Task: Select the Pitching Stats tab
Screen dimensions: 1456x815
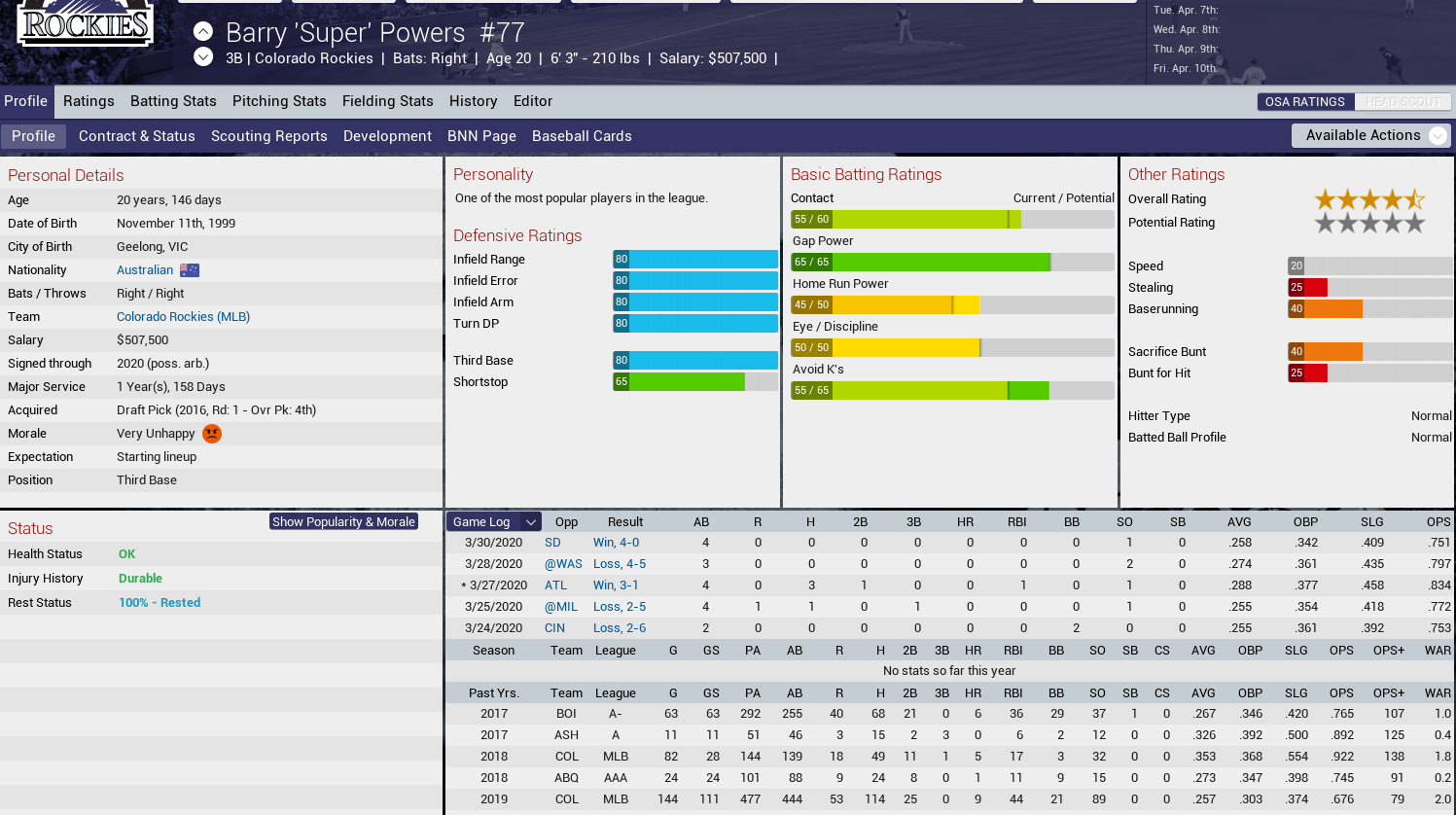Action: tap(279, 101)
